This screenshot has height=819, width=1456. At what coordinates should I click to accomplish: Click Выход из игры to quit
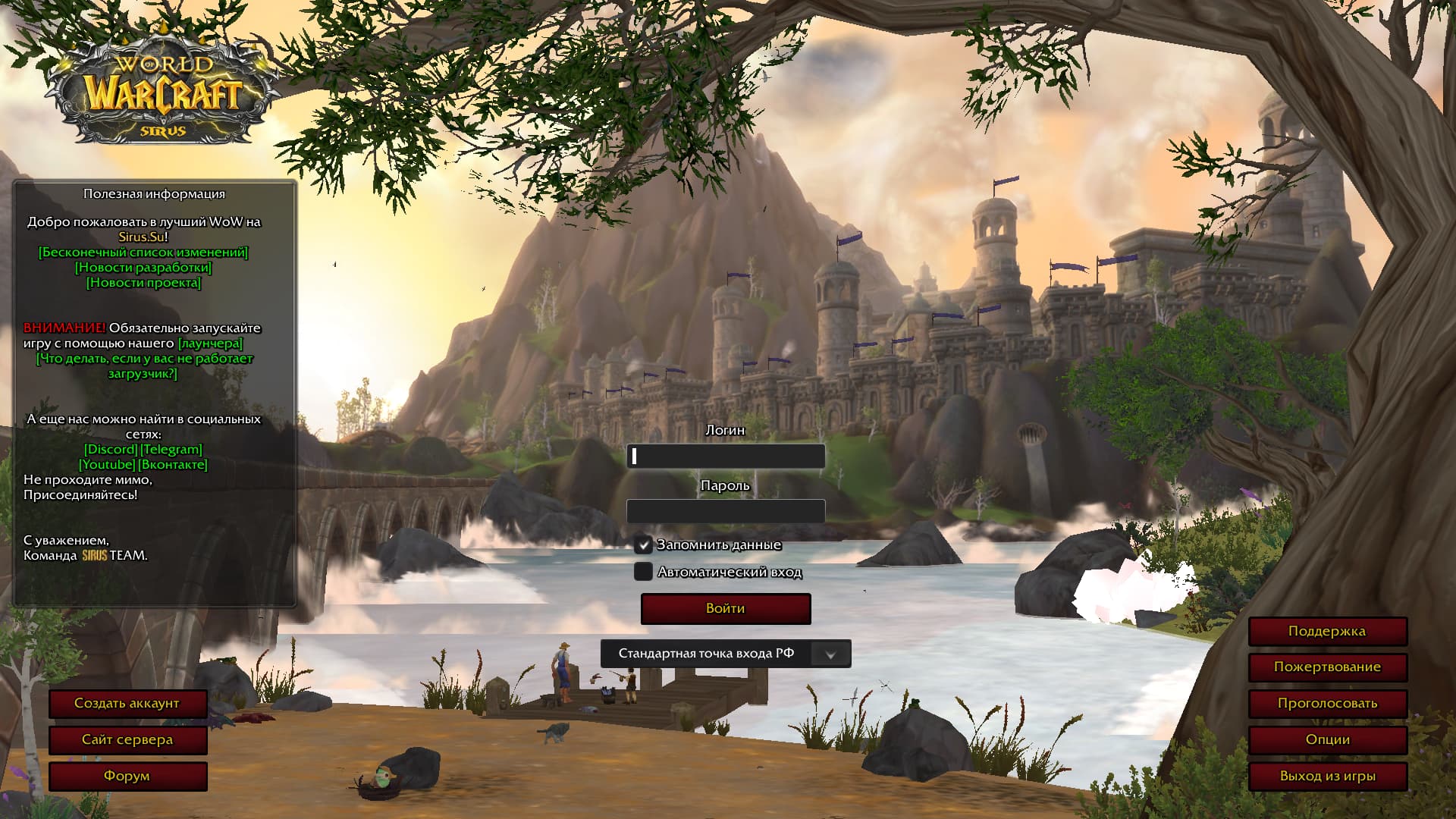pyautogui.click(x=1327, y=777)
